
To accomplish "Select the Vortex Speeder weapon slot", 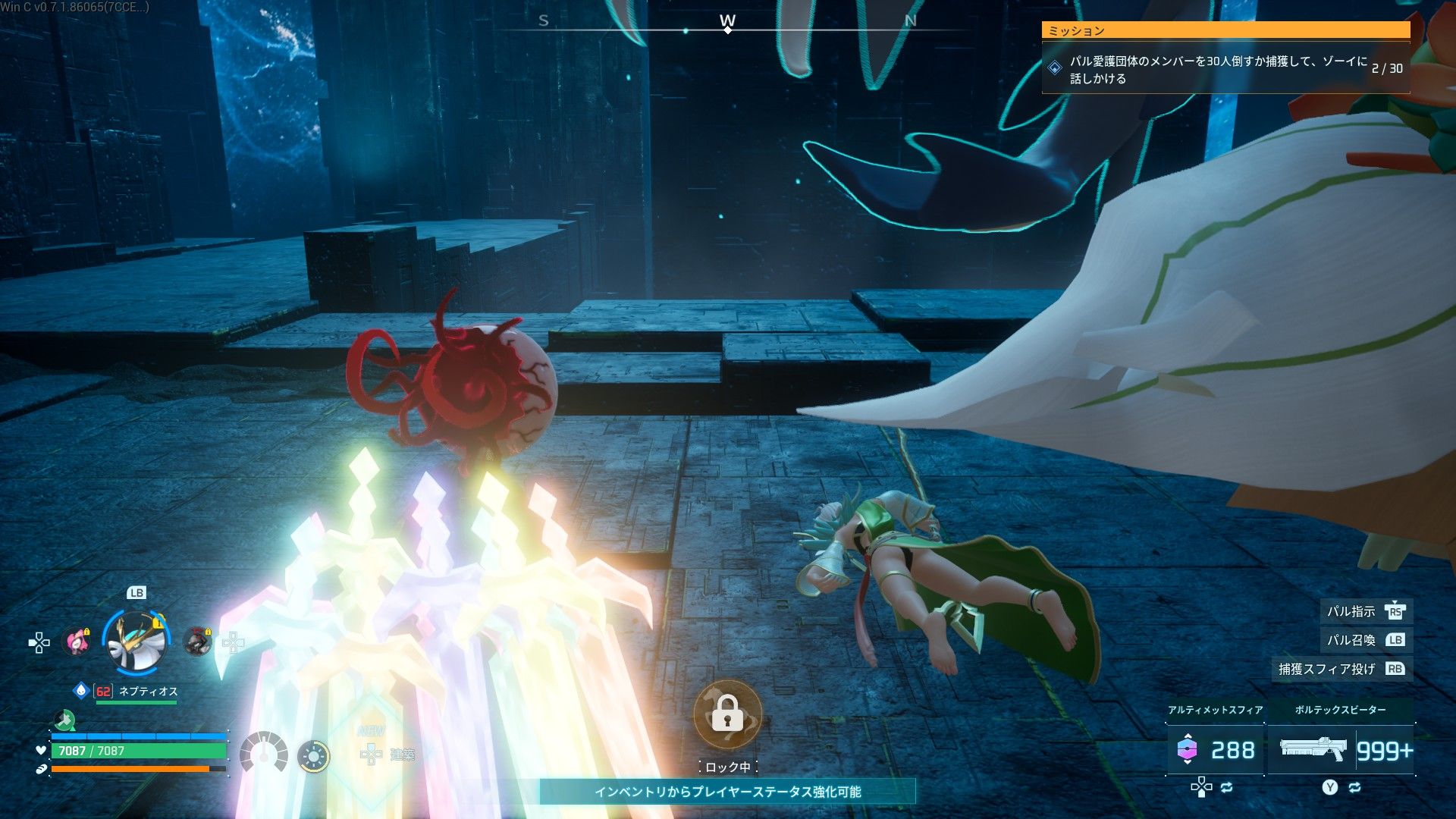I will click(1341, 750).
